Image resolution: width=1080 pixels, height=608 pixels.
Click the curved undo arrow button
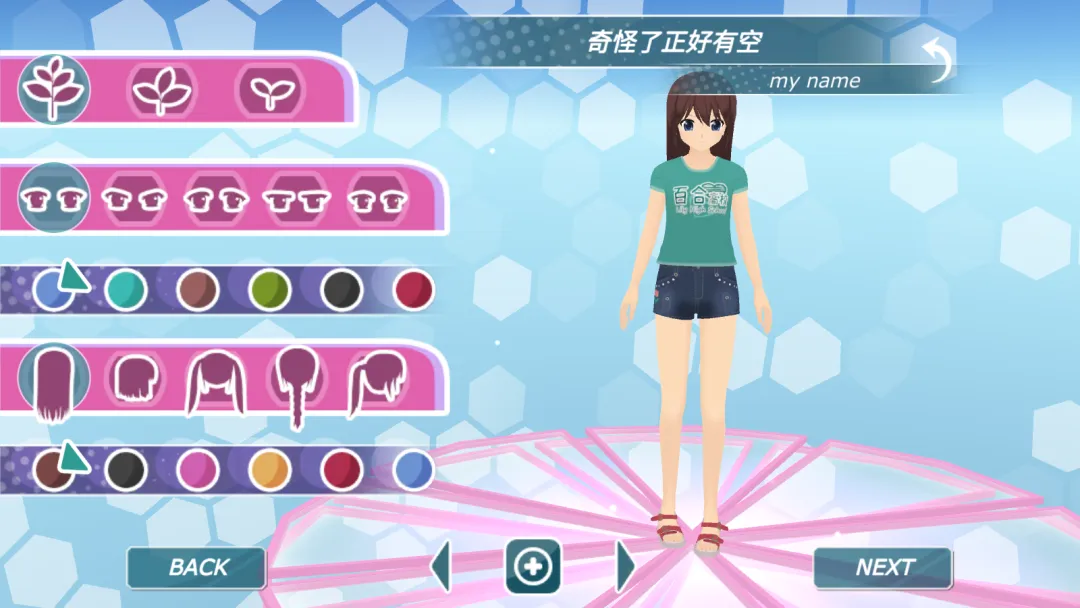pyautogui.click(x=937, y=60)
